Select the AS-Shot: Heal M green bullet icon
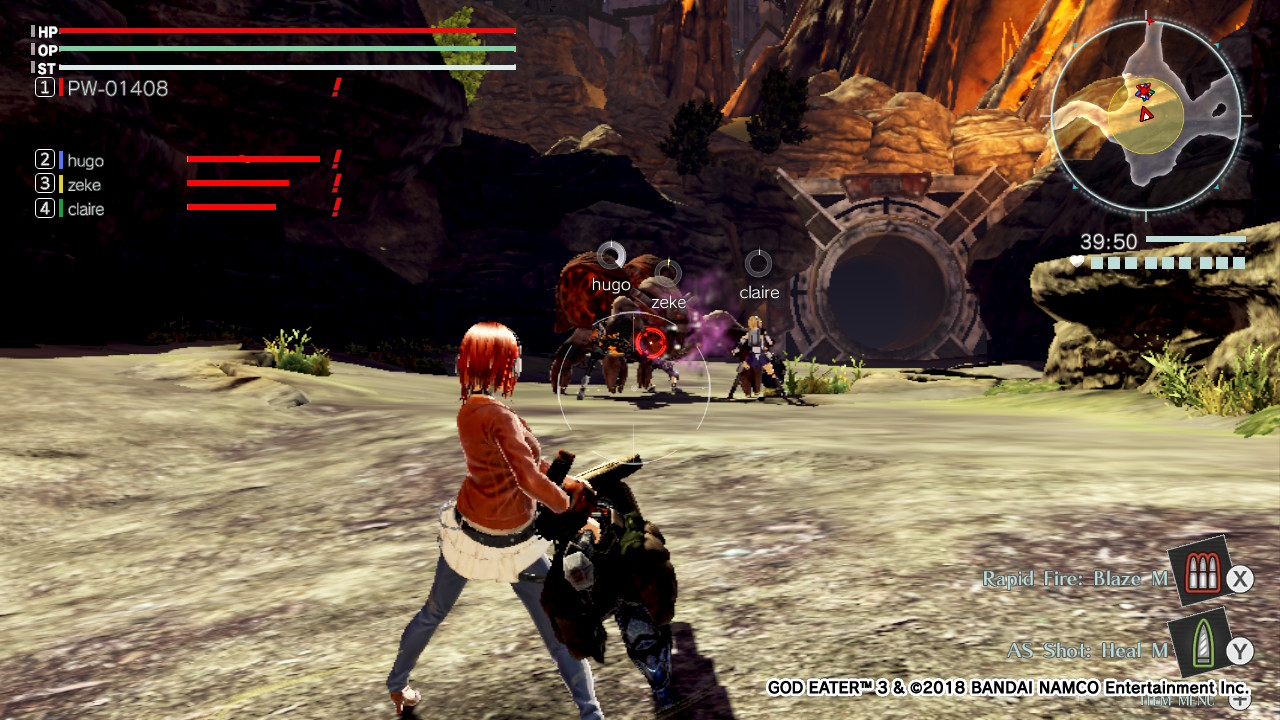Viewport: 1280px width, 720px height. (x=1203, y=644)
